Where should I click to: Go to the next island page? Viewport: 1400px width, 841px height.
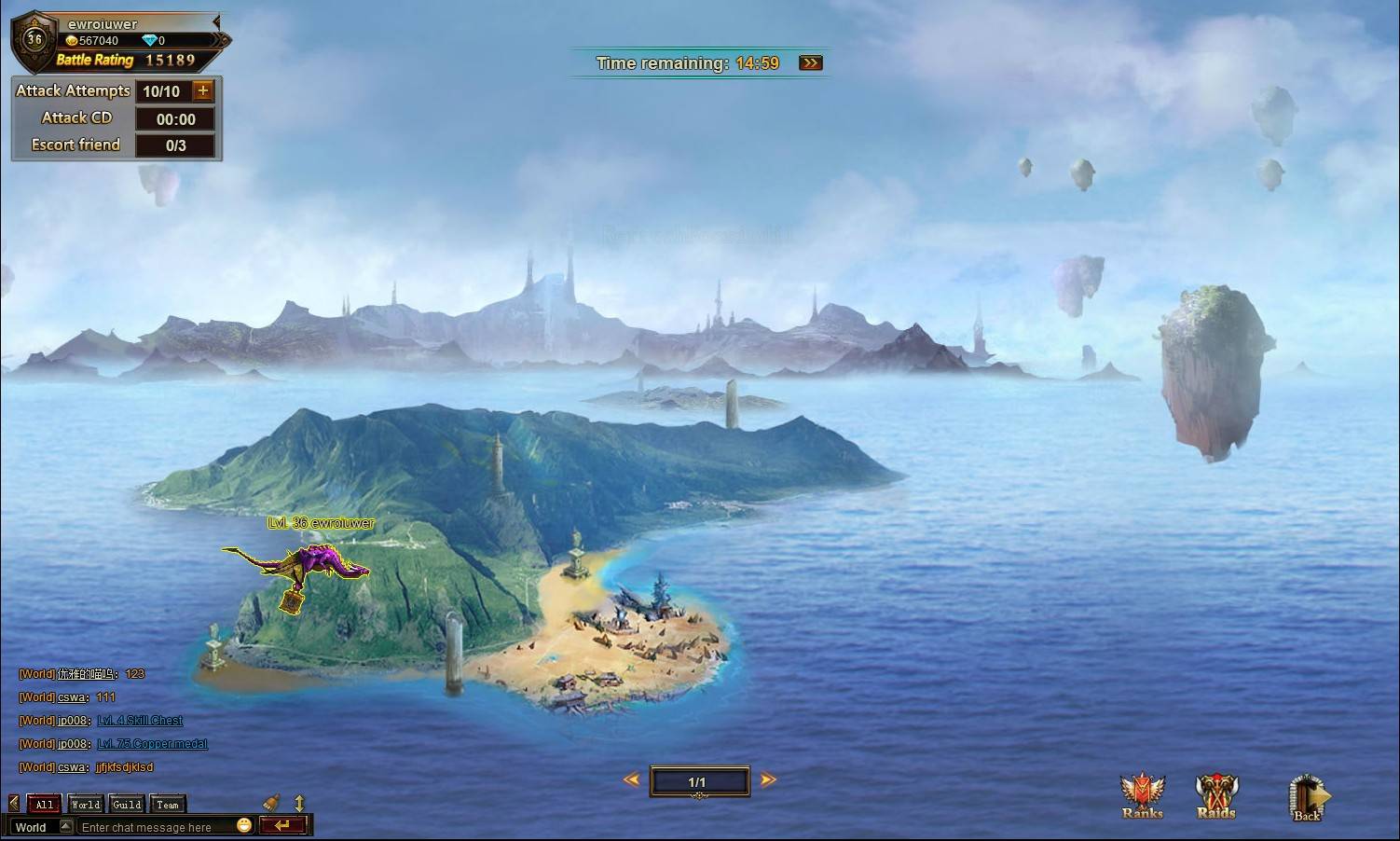tap(768, 779)
